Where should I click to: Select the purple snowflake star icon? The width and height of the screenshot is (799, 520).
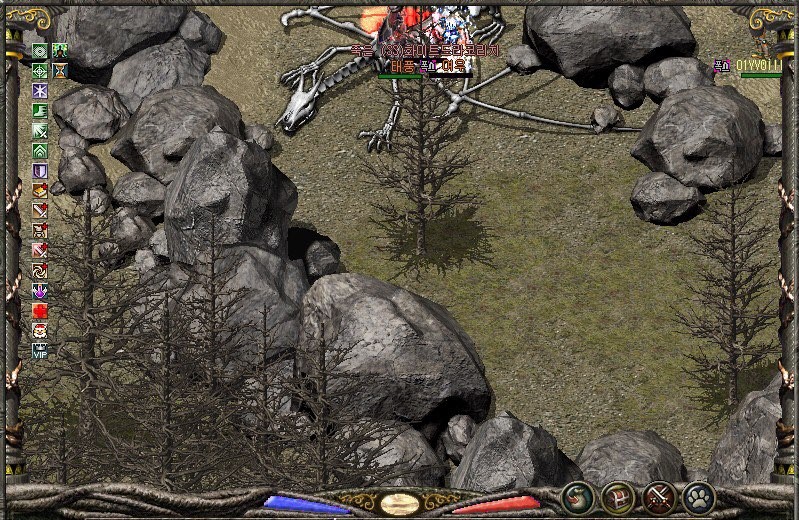40,91
